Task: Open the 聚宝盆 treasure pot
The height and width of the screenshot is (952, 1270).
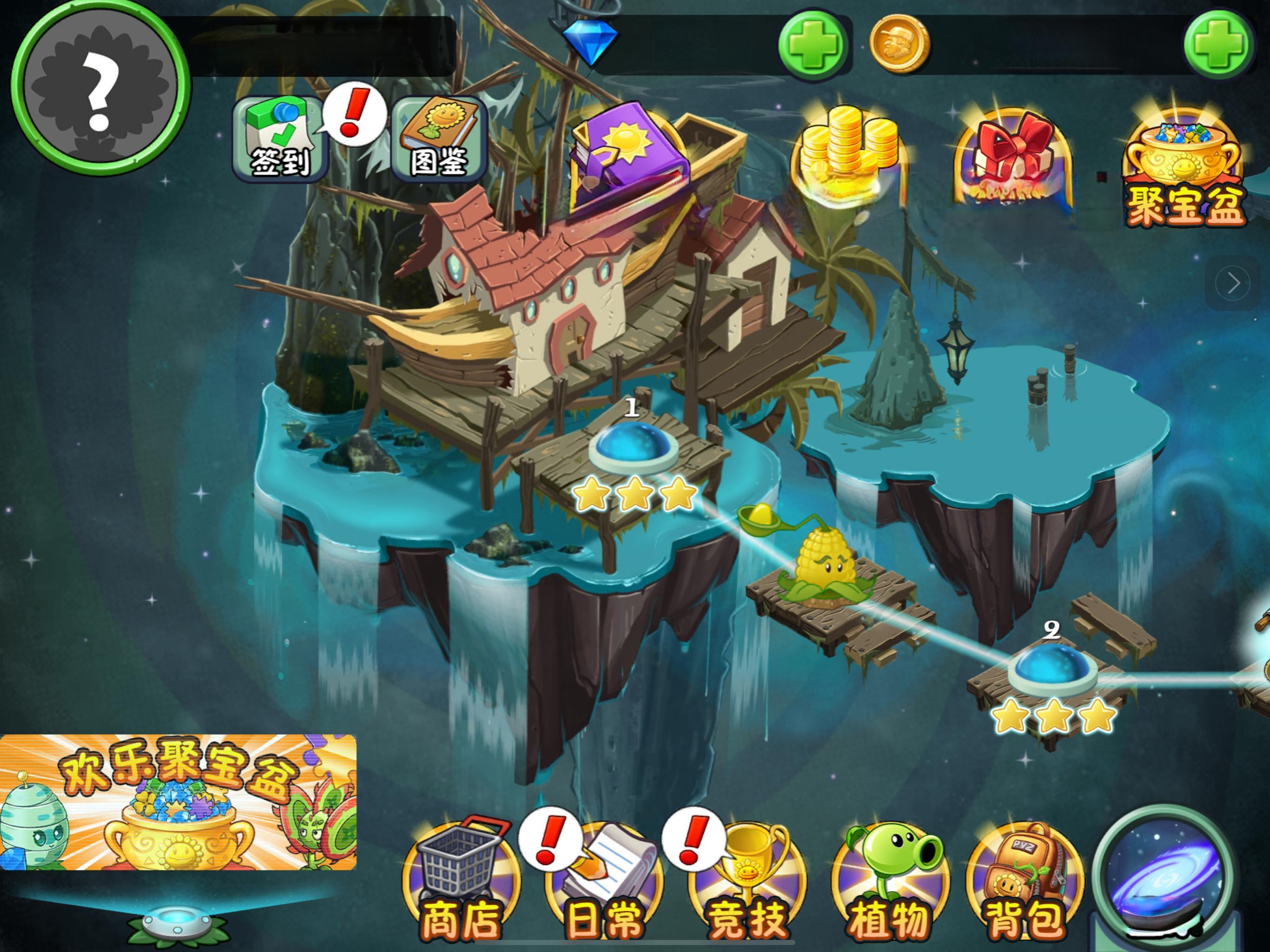Action: pyautogui.click(x=1184, y=172)
